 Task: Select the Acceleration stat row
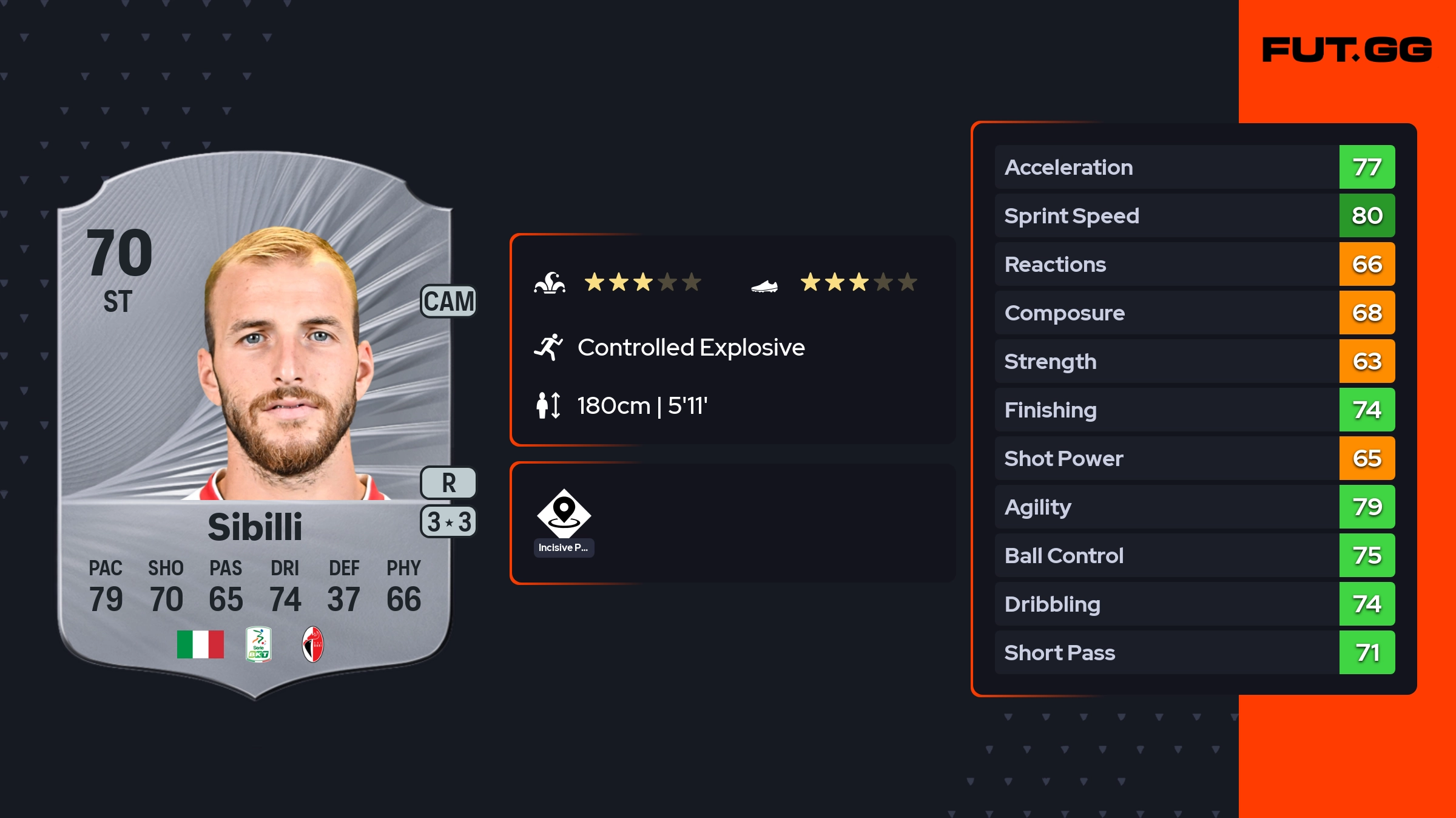(x=1194, y=167)
